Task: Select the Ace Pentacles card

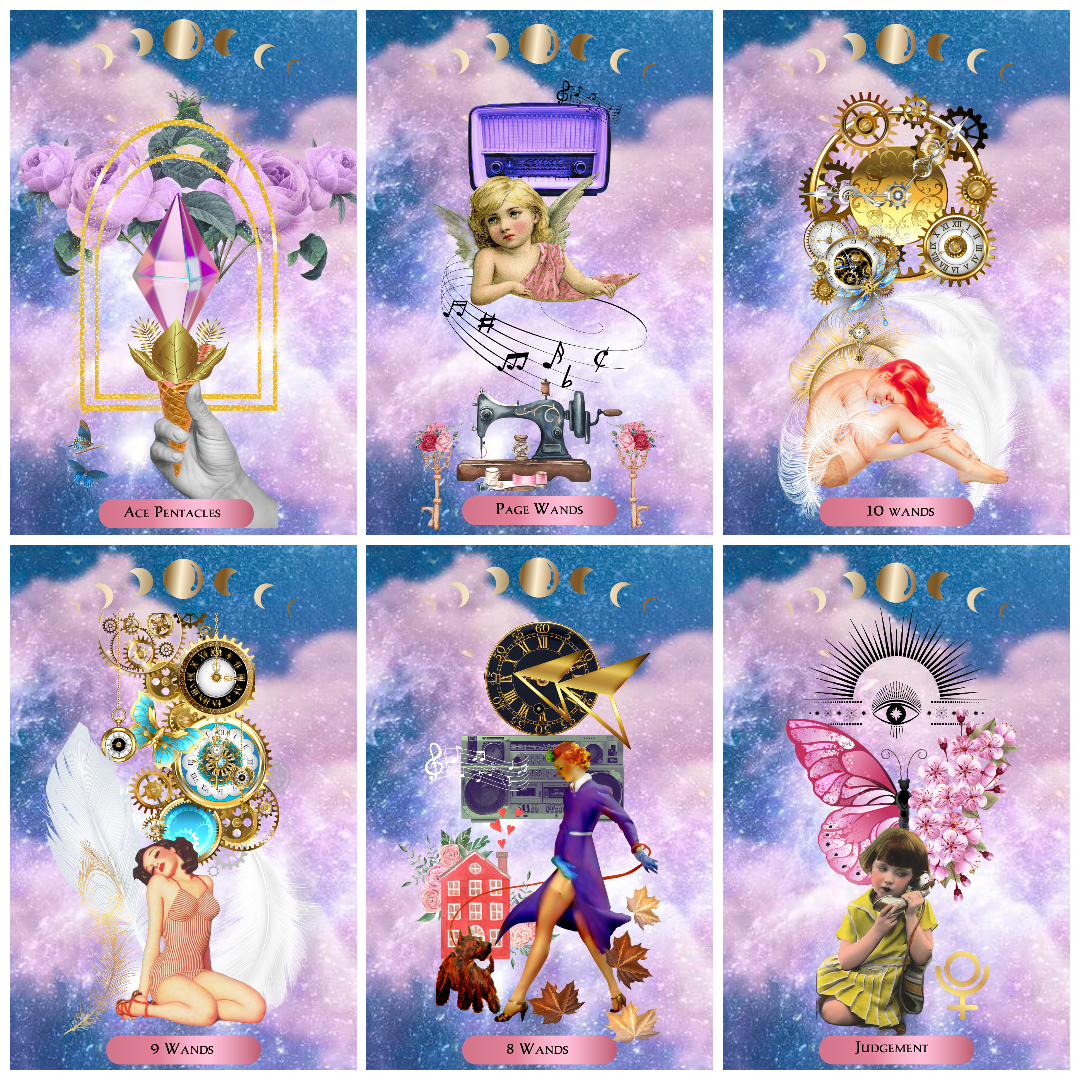Action: coord(183,272)
